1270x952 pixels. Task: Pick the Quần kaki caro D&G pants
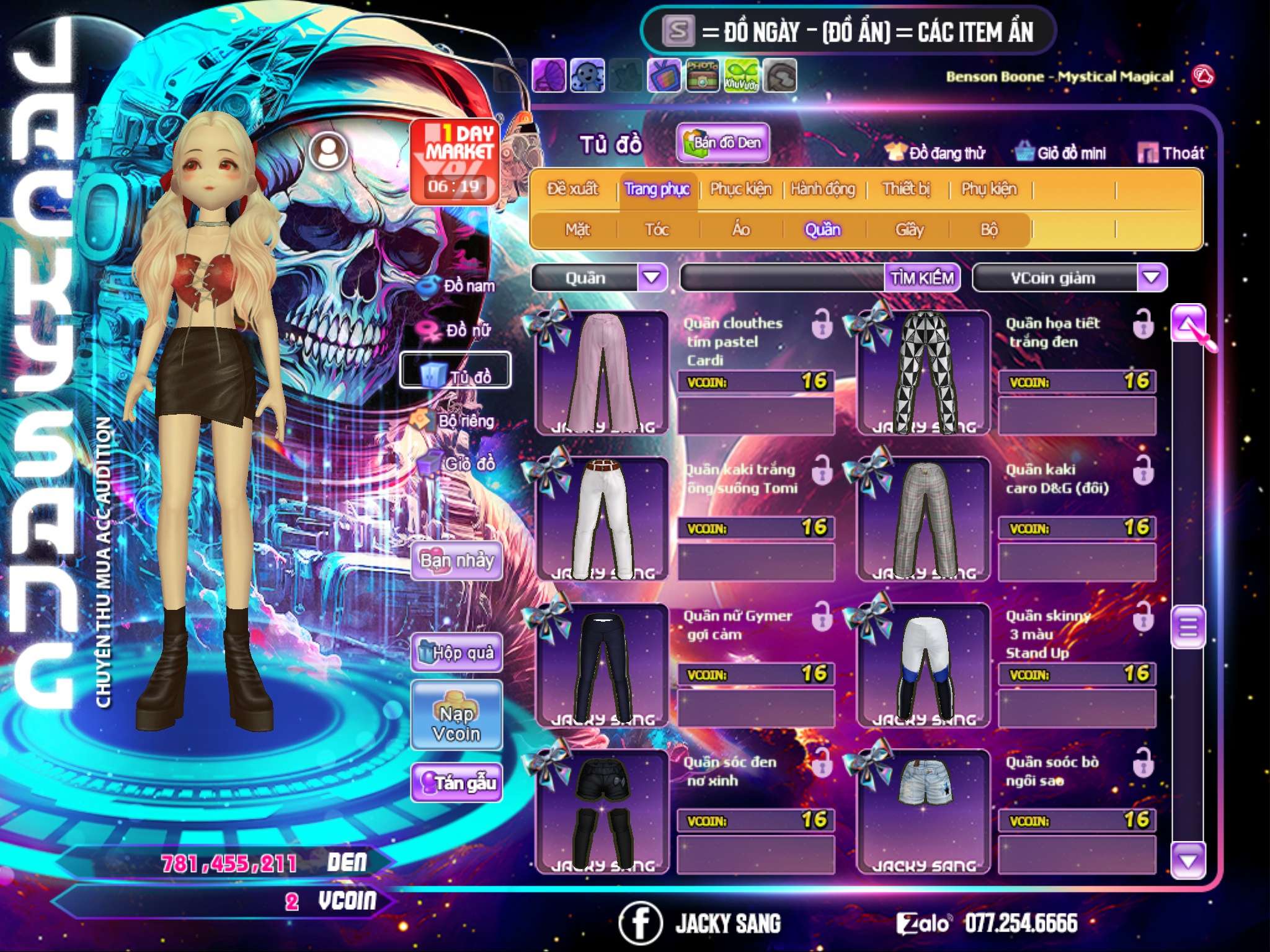(923, 519)
